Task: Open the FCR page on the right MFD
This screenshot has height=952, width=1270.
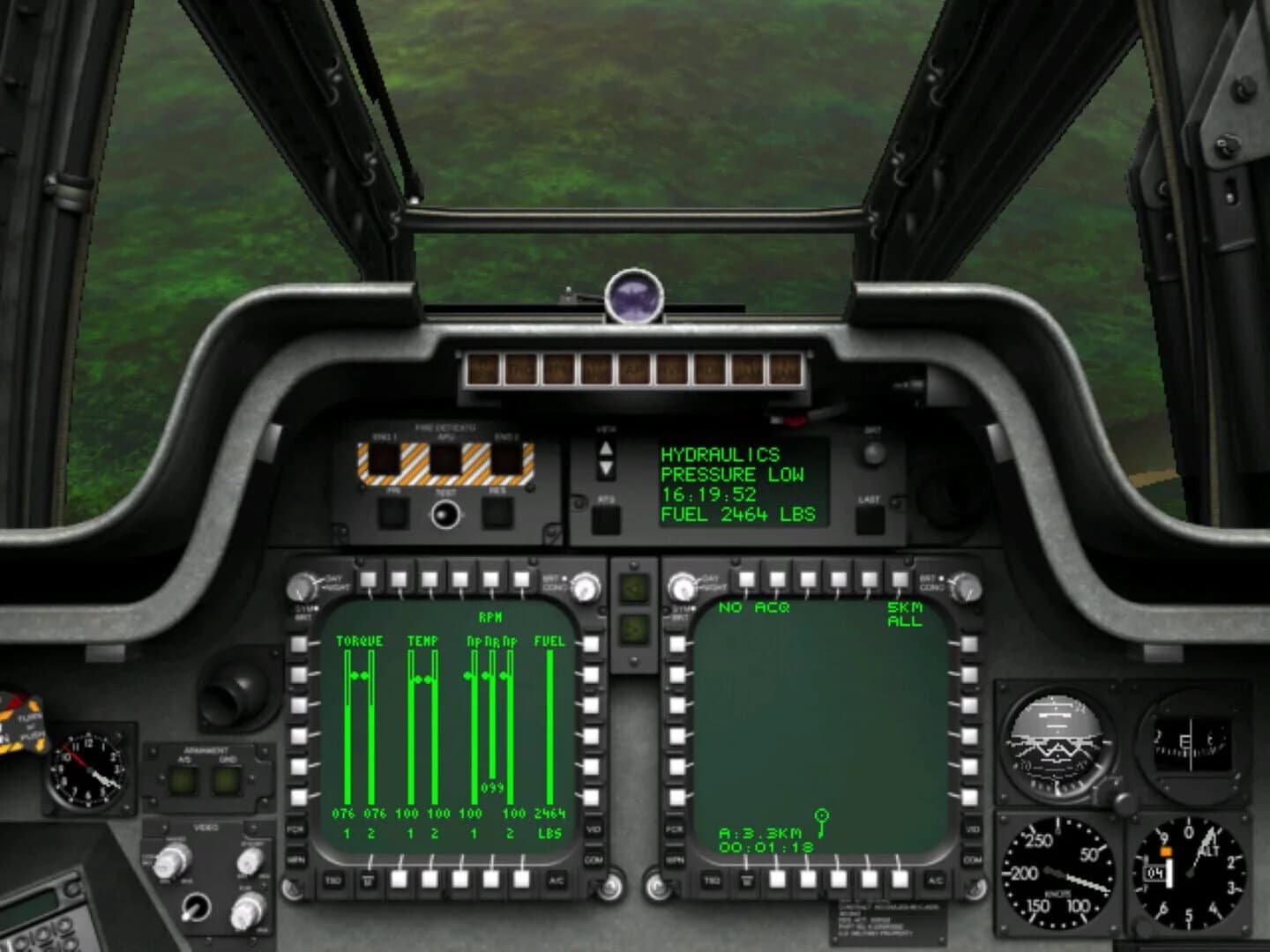Action: [676, 830]
